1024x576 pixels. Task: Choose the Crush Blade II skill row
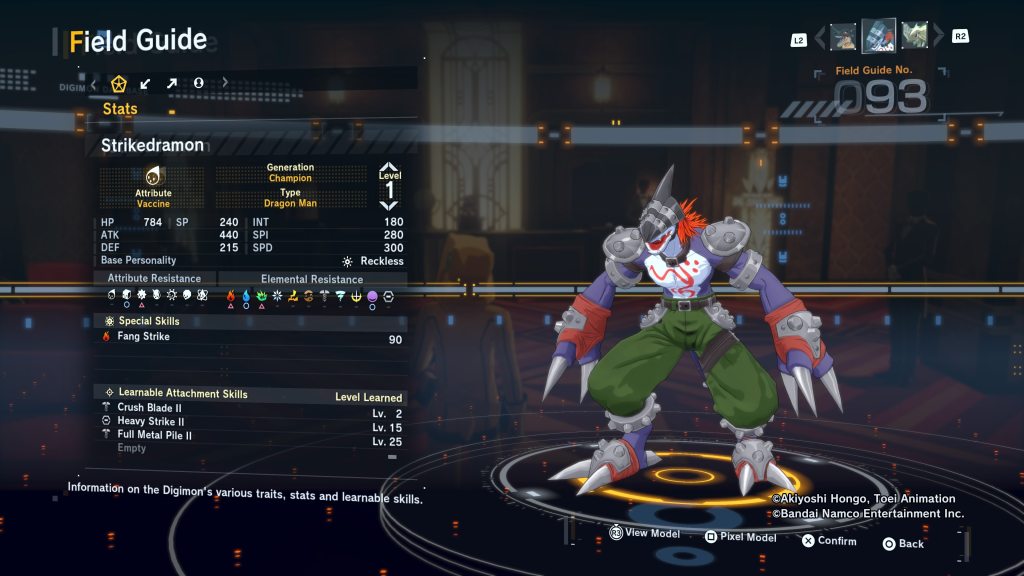coord(250,408)
